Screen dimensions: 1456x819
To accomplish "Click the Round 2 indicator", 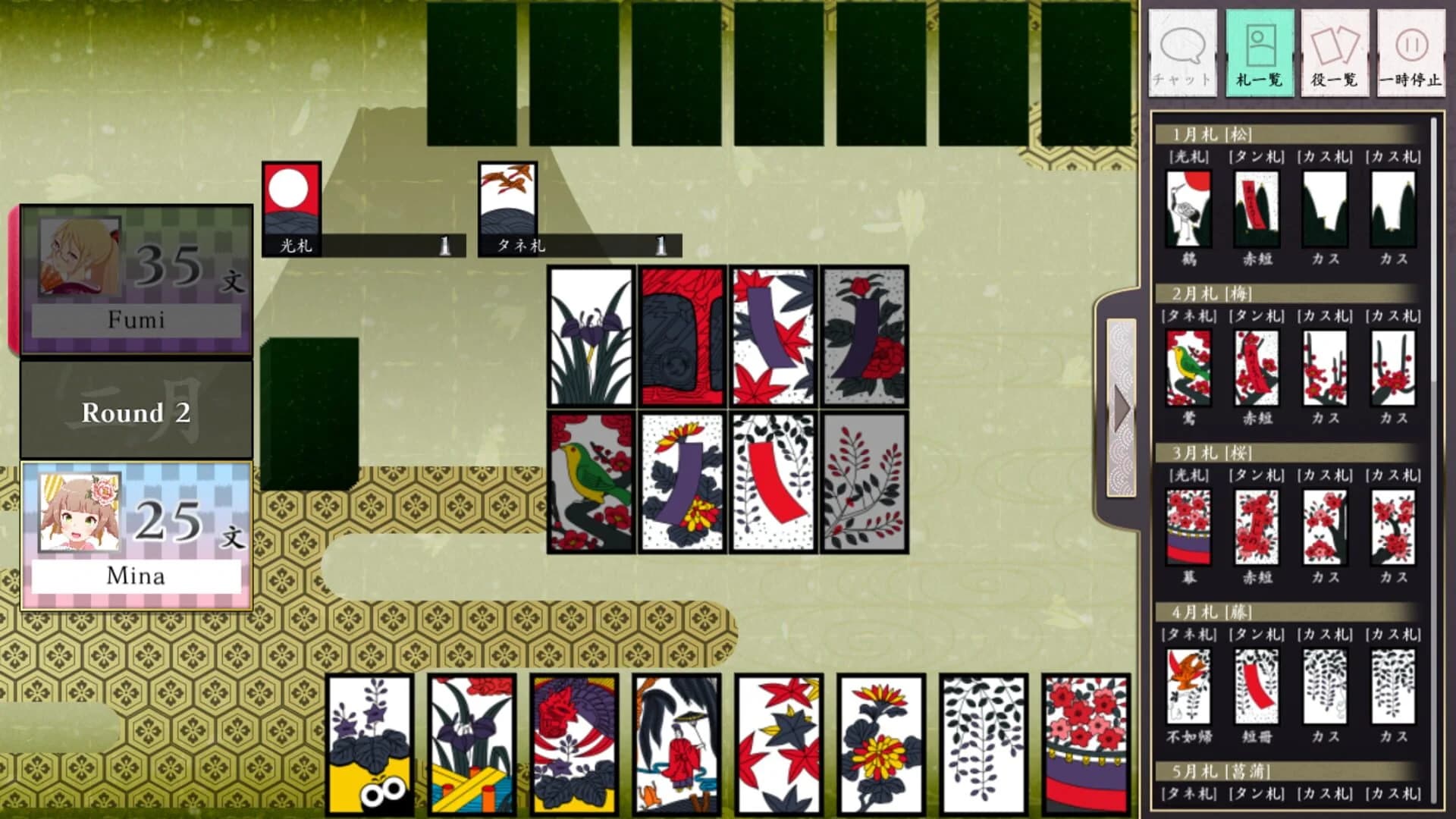I will click(x=136, y=413).
